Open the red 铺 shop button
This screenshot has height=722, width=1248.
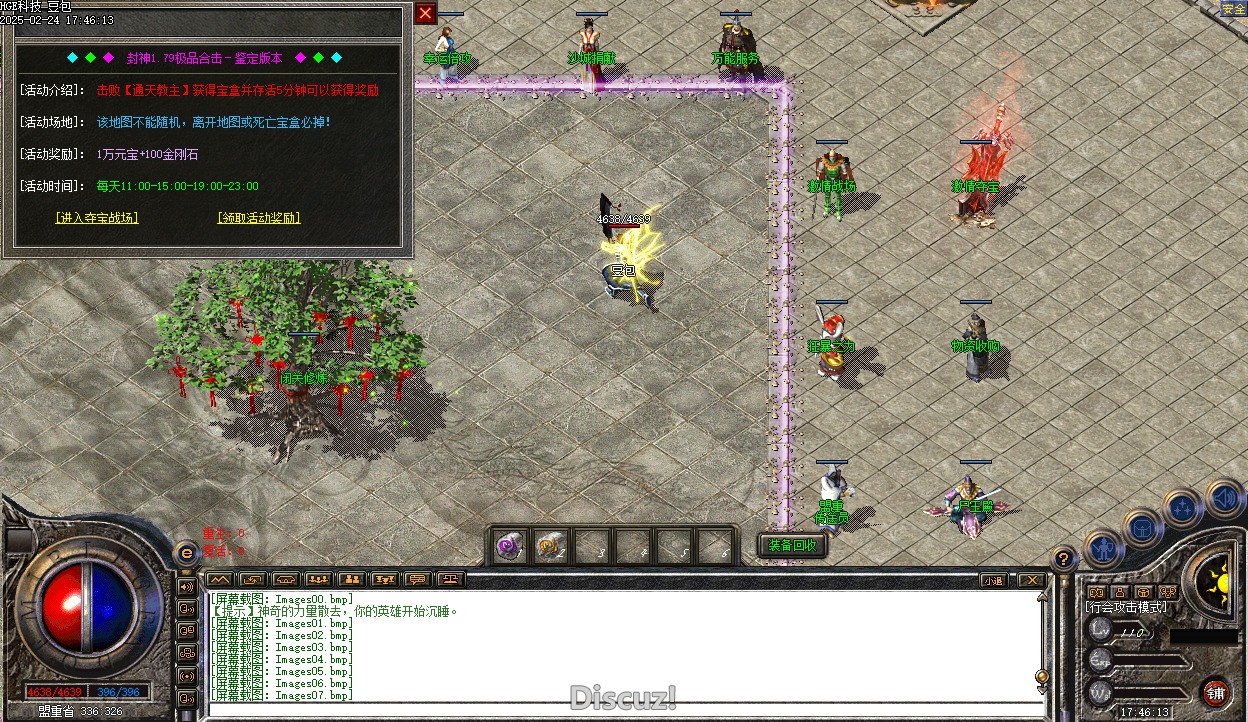coord(1216,693)
